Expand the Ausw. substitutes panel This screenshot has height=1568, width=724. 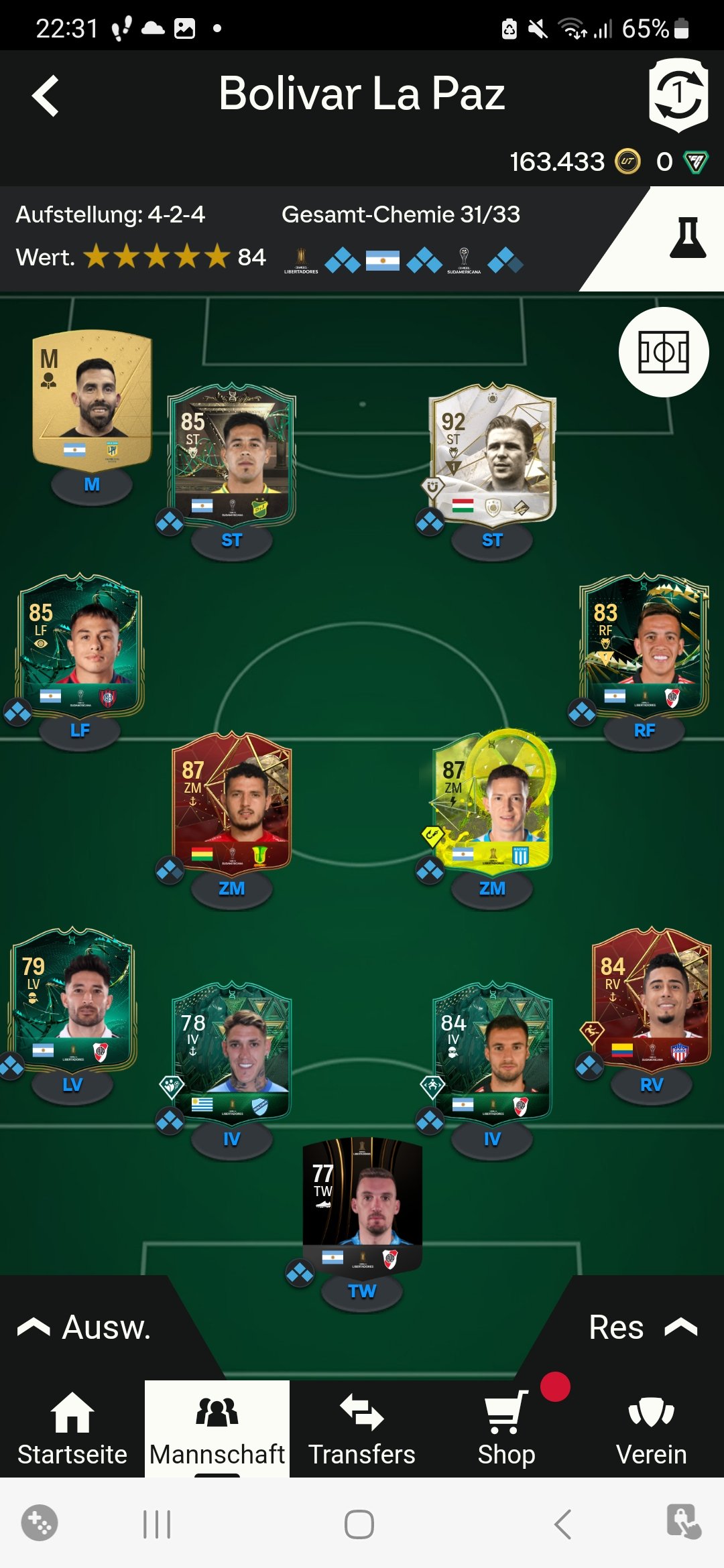pos(84,1327)
